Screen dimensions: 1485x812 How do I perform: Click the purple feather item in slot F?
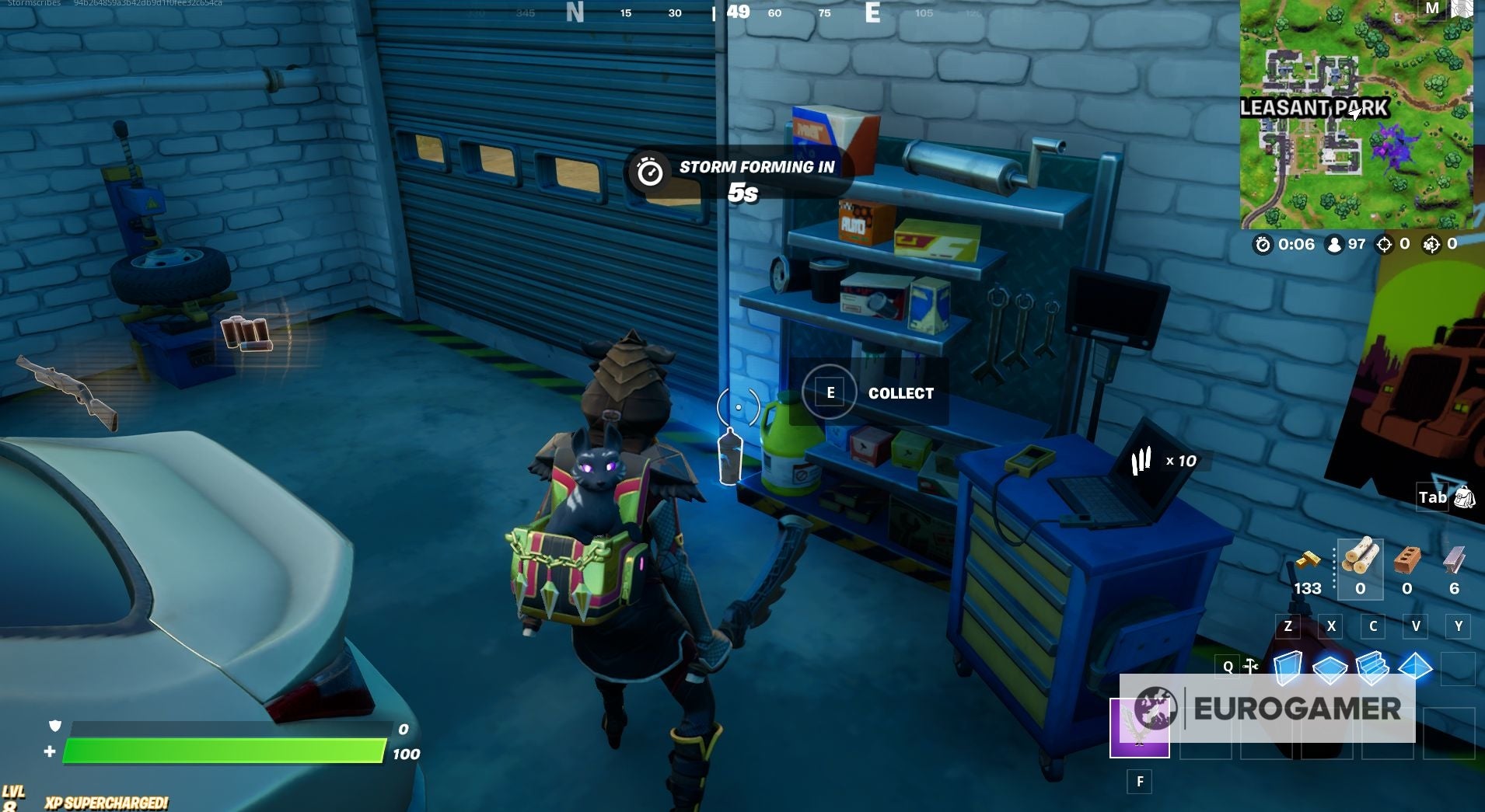[1141, 727]
